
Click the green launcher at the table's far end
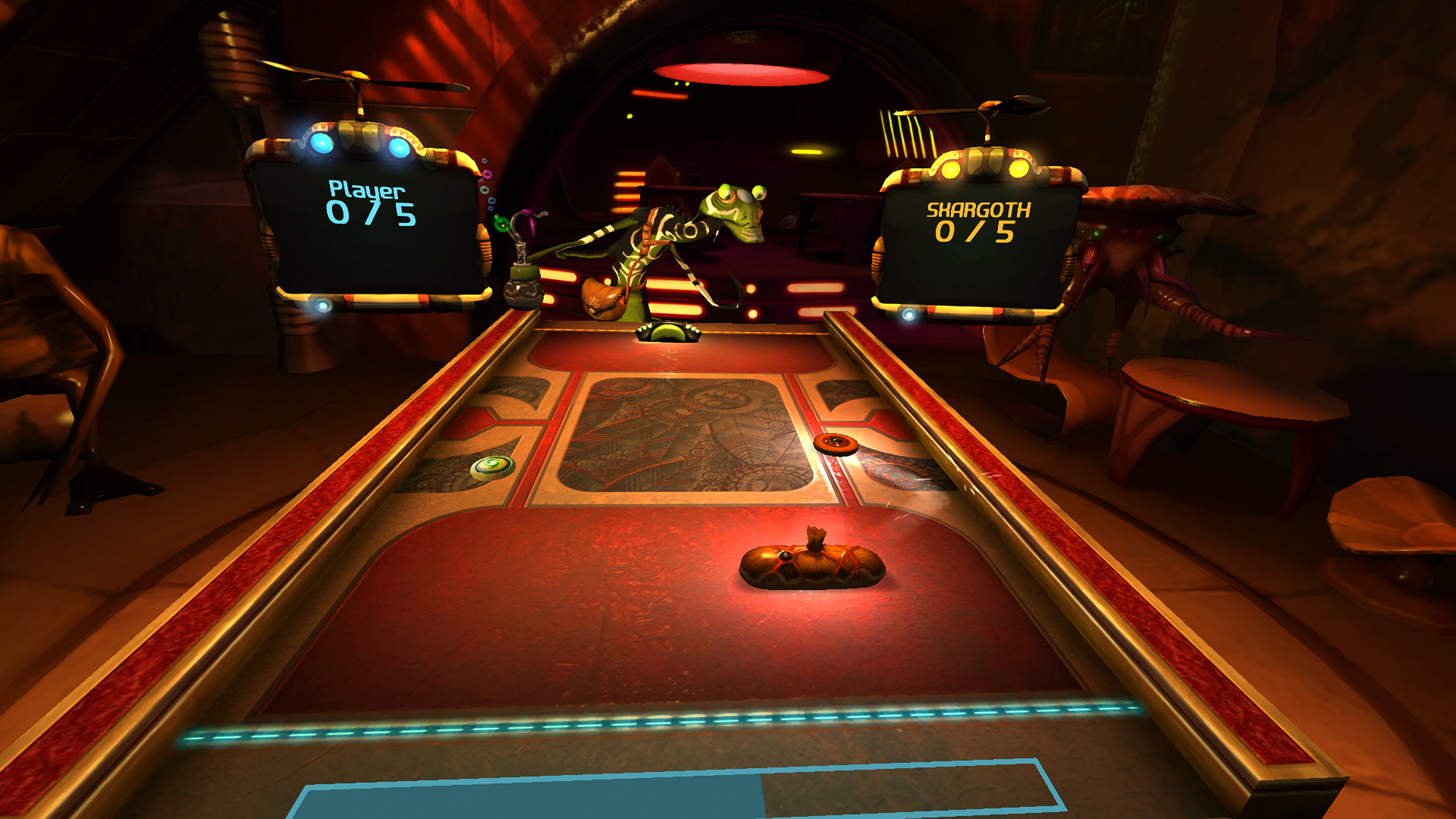tap(669, 332)
